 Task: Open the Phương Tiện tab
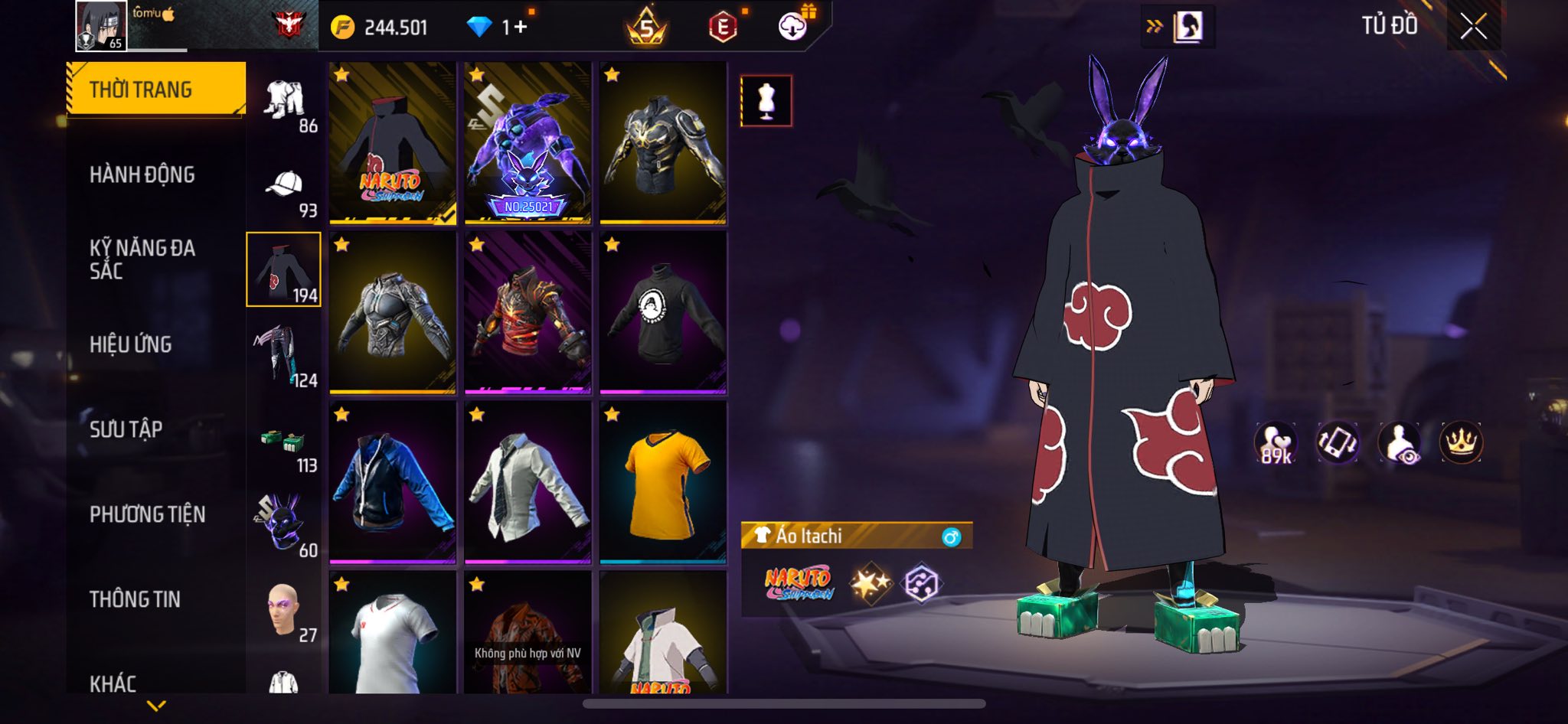pos(148,514)
